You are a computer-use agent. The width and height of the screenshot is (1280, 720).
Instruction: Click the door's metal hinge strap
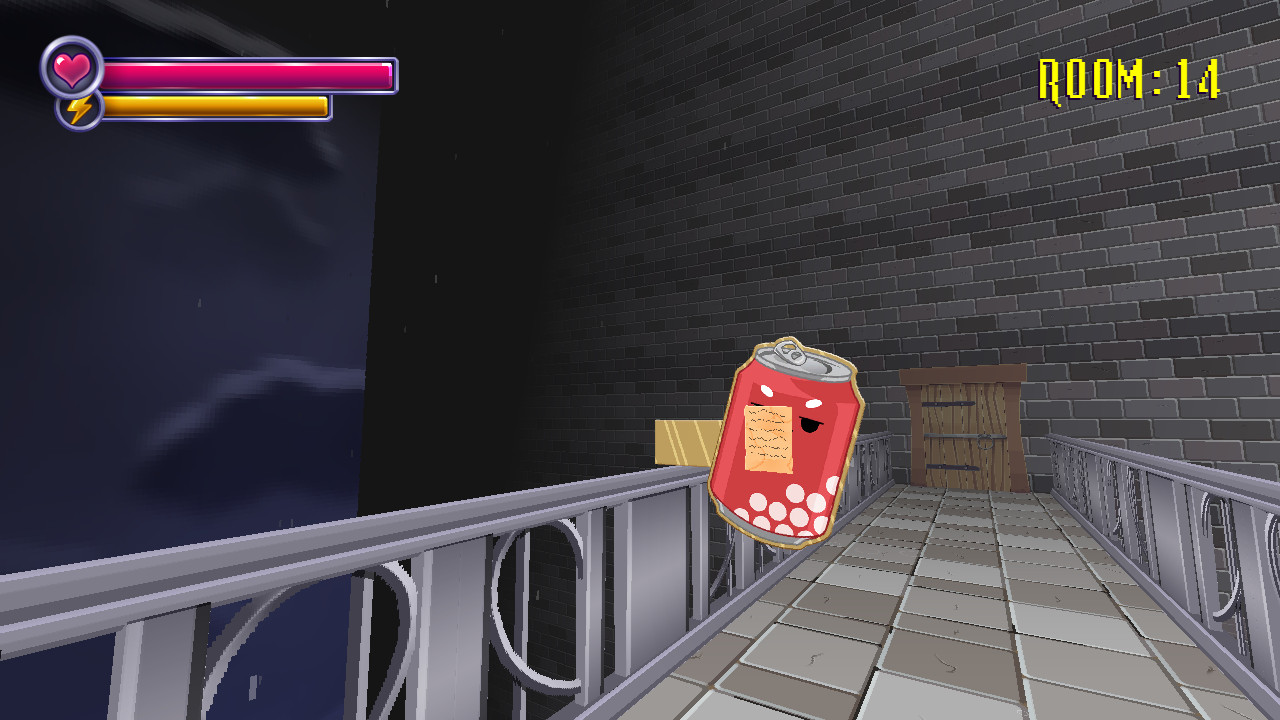[x=950, y=403]
